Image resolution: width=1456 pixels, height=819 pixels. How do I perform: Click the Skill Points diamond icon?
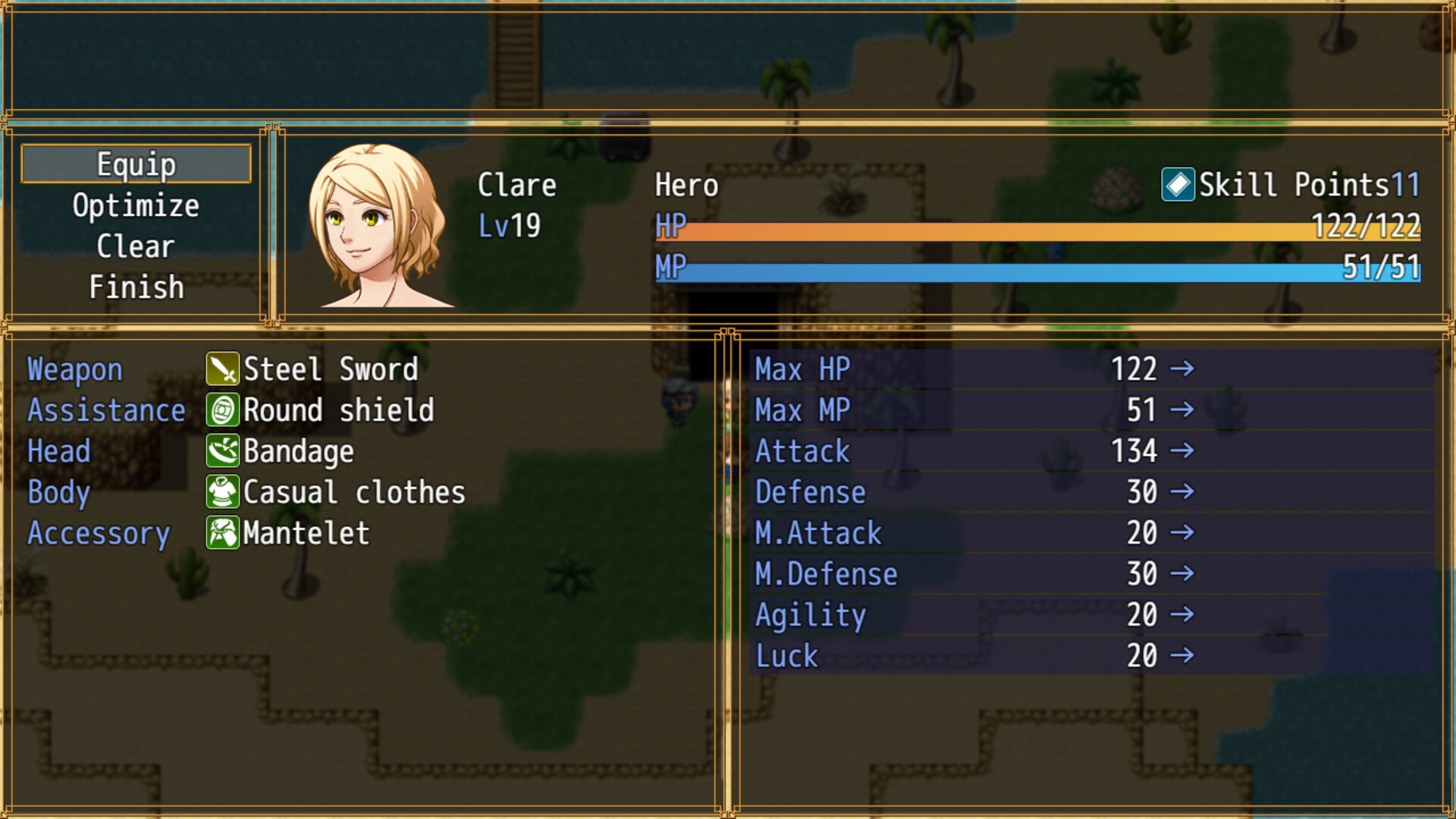(1178, 184)
